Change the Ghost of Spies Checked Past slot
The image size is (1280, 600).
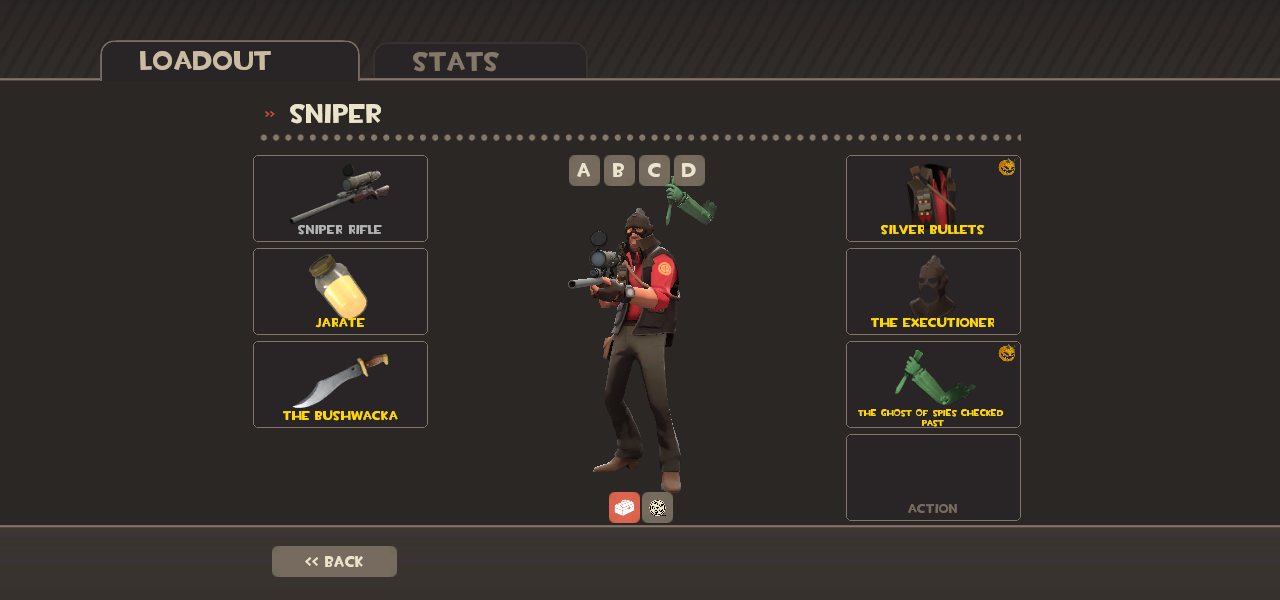(x=933, y=384)
